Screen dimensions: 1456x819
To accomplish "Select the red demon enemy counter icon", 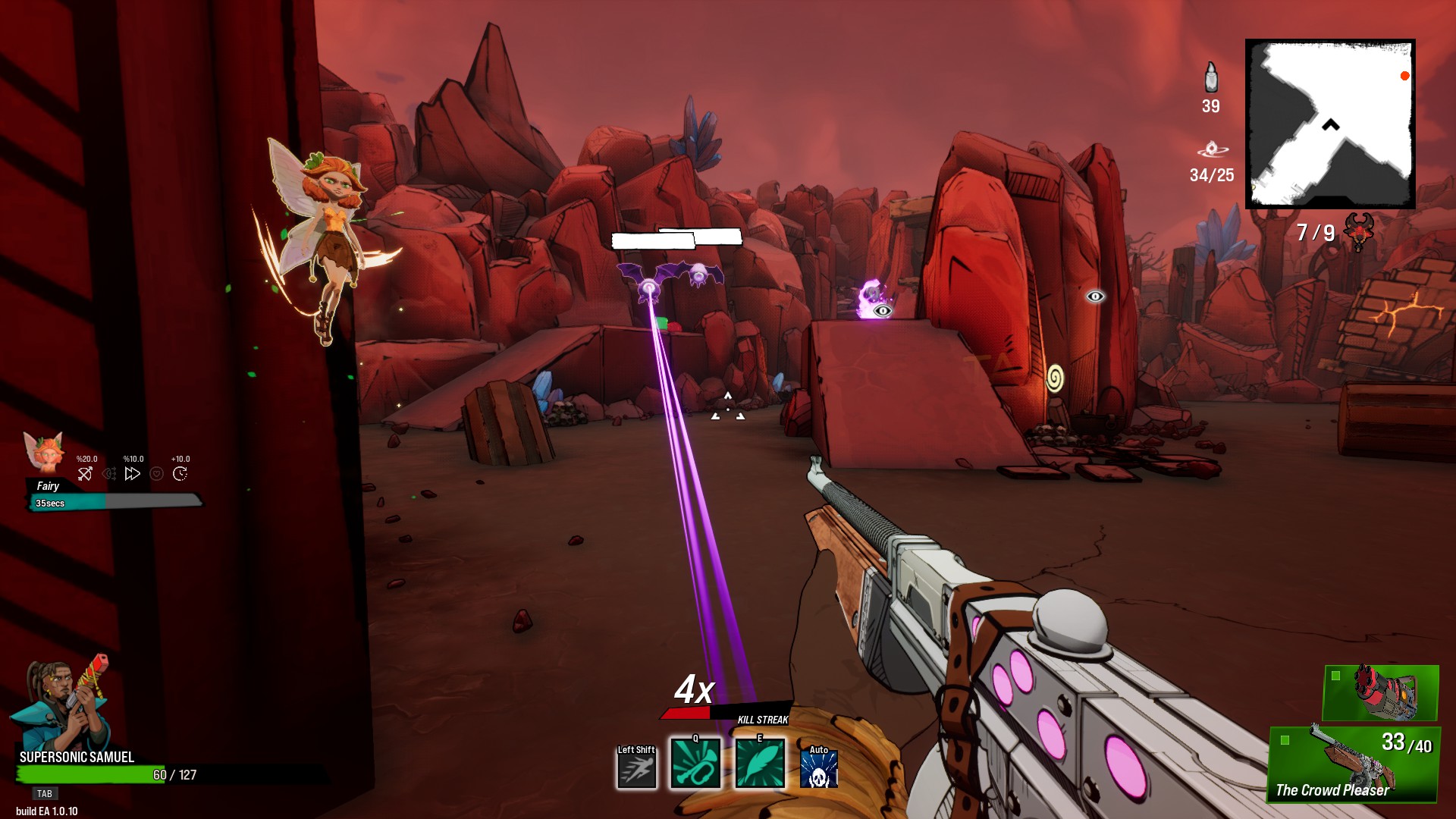I will coord(1358,231).
